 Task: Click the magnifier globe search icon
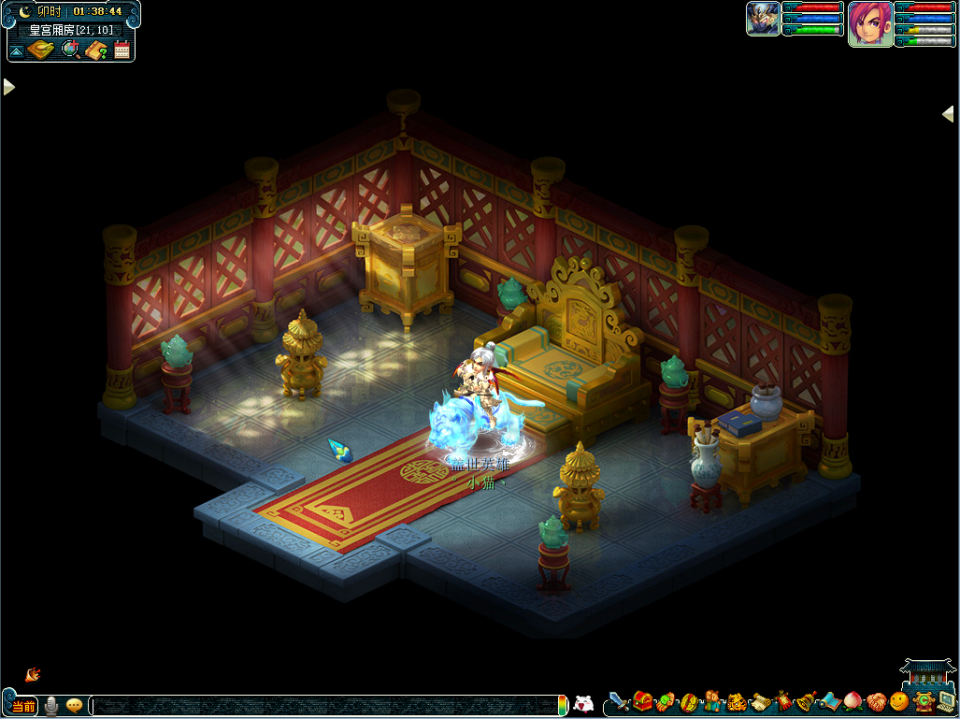(x=71, y=49)
